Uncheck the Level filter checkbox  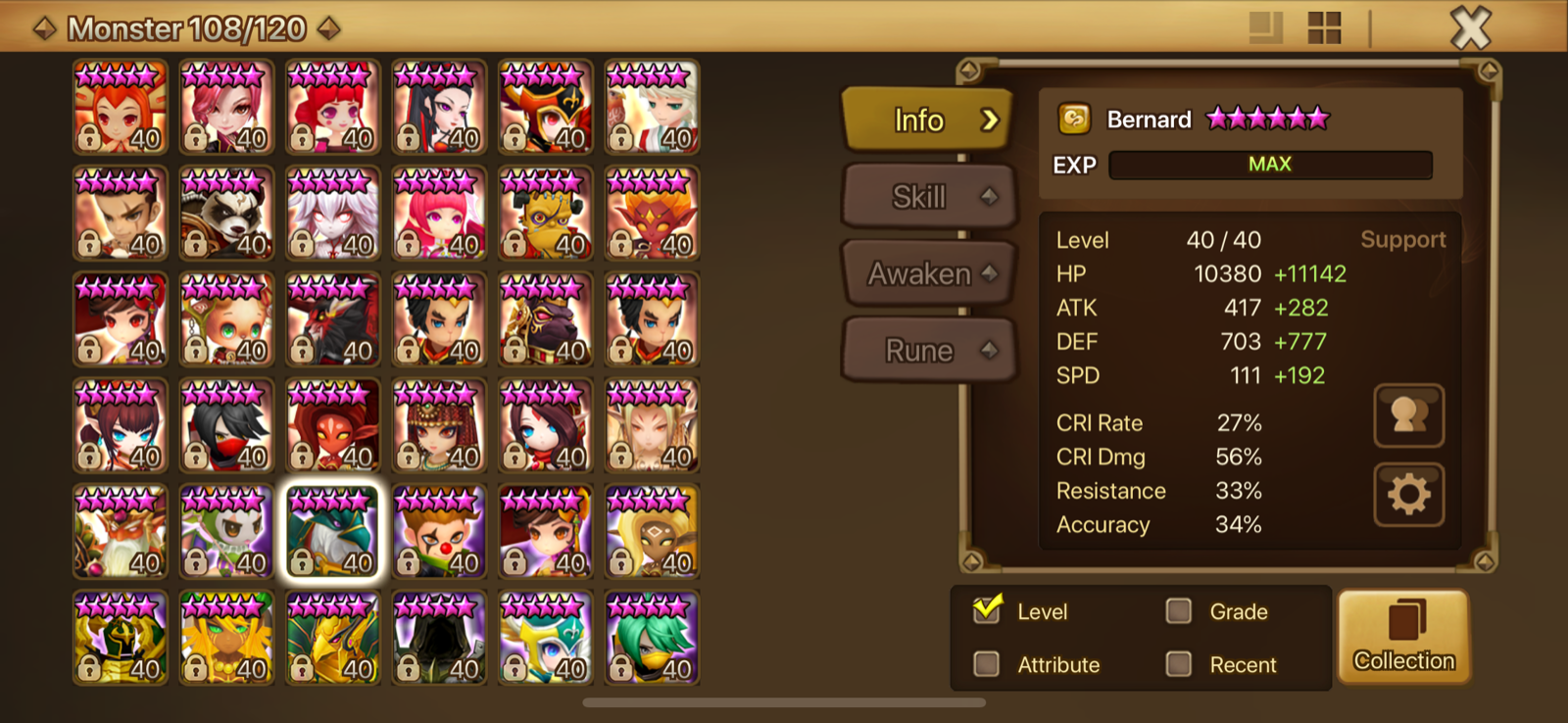[x=987, y=610]
